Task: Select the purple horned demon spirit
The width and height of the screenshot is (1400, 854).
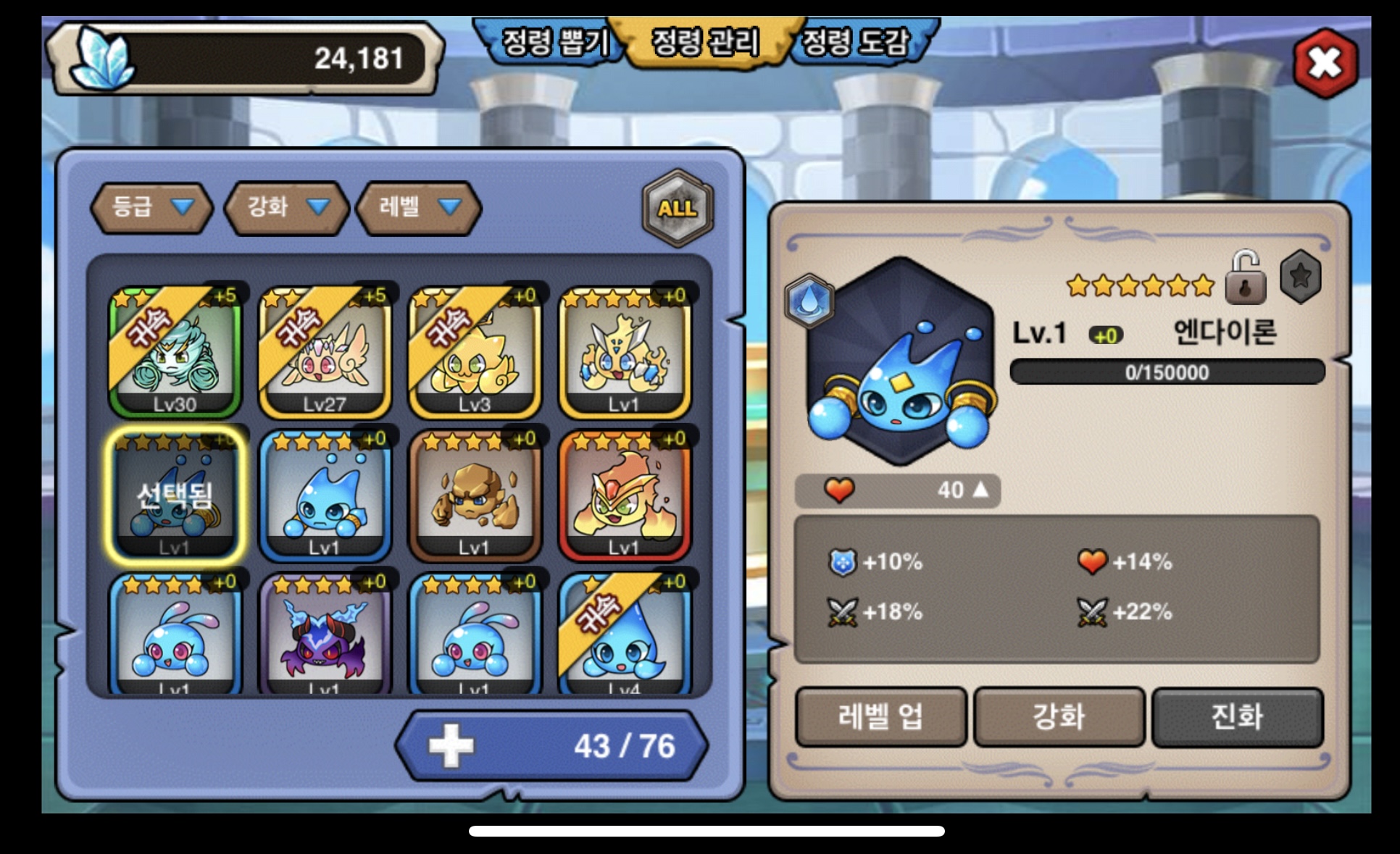Action: click(x=325, y=635)
